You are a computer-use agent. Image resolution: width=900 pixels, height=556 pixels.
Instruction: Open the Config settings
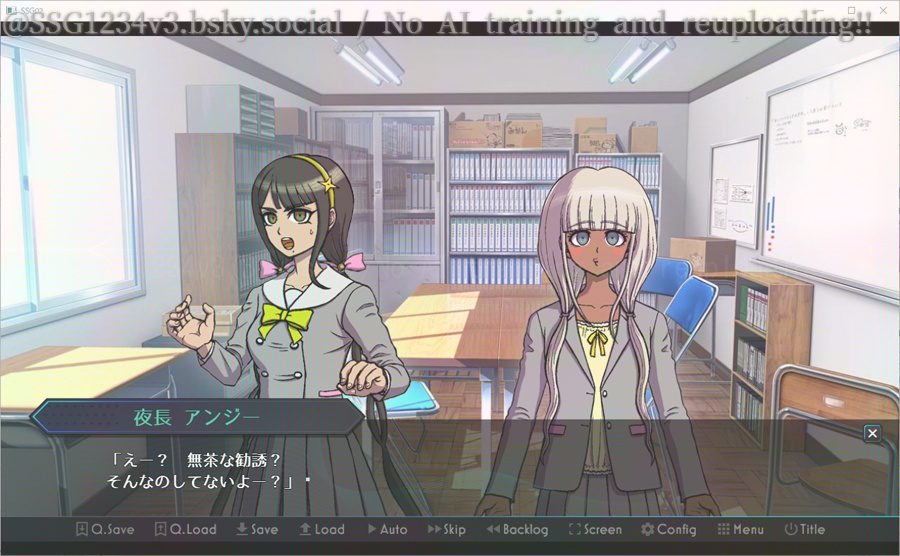[x=668, y=530]
